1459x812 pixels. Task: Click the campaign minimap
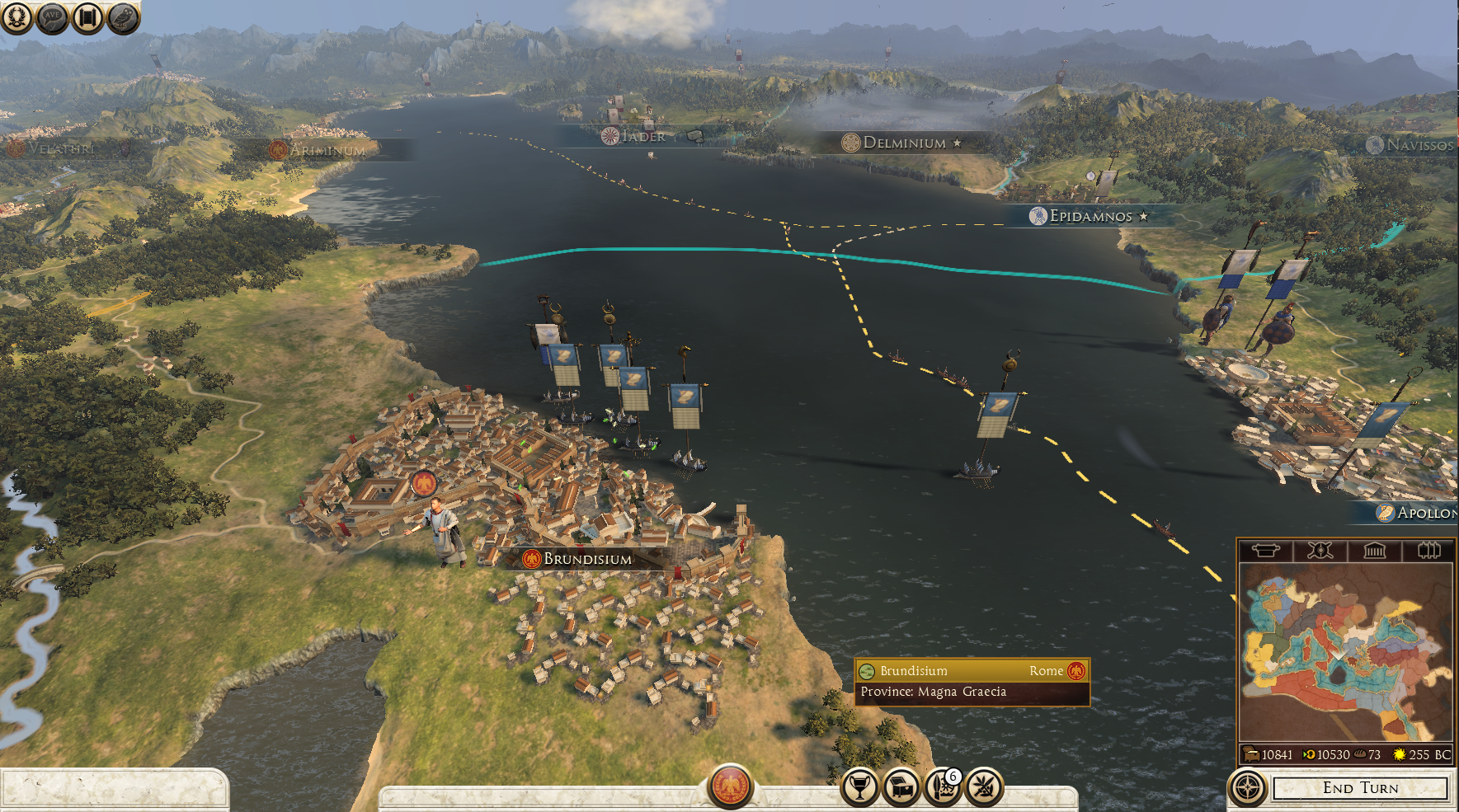tap(1345, 652)
